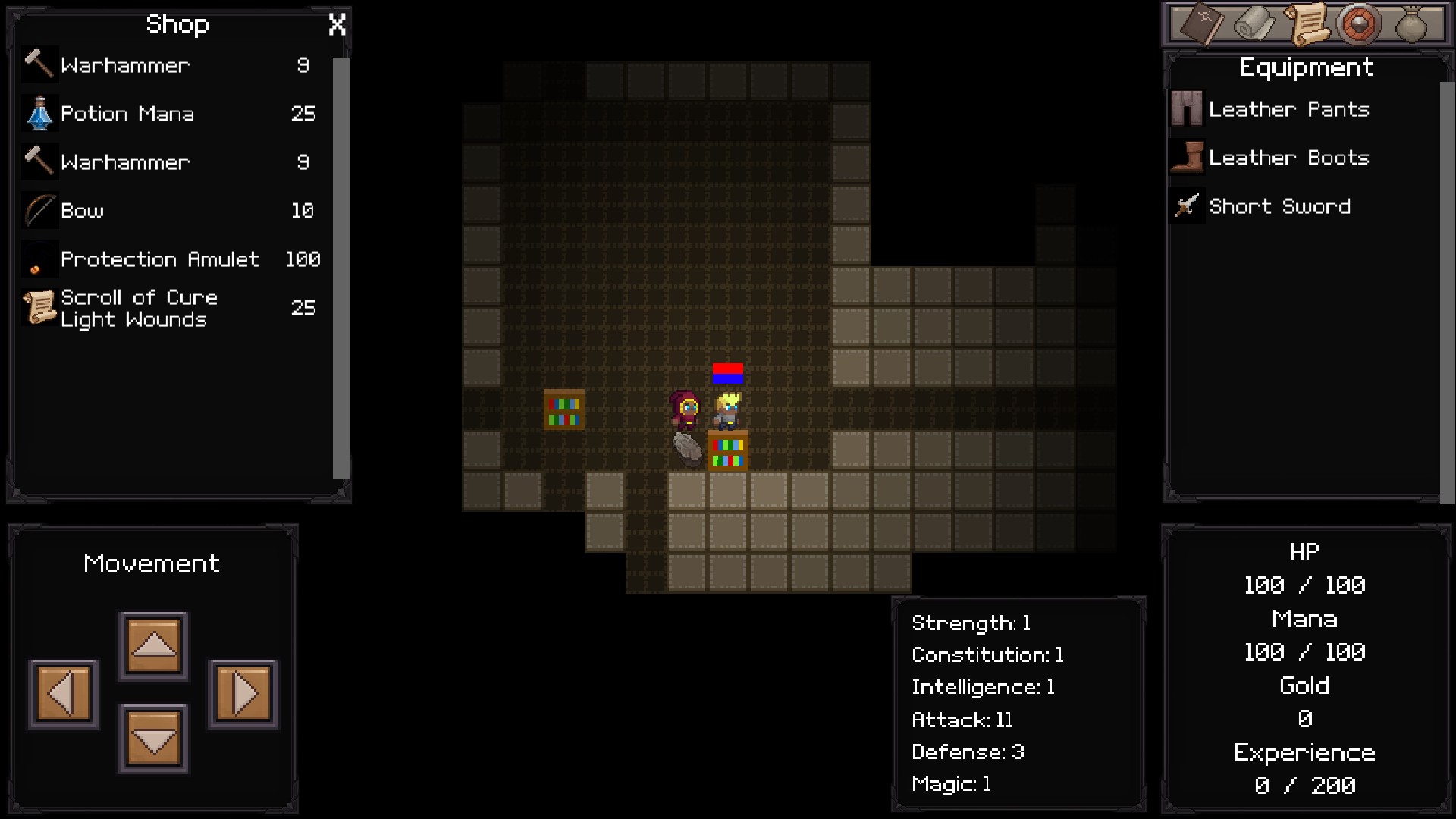Select the Warhammer icon in the shop

(x=39, y=64)
